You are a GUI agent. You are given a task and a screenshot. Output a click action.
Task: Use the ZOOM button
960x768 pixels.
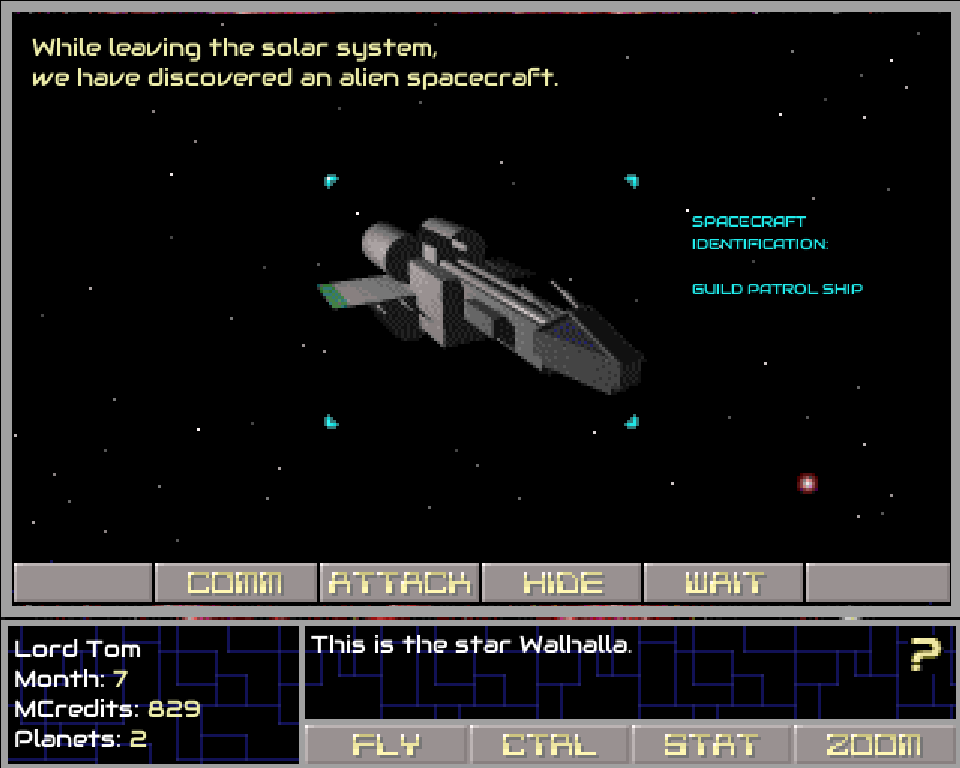coord(874,745)
